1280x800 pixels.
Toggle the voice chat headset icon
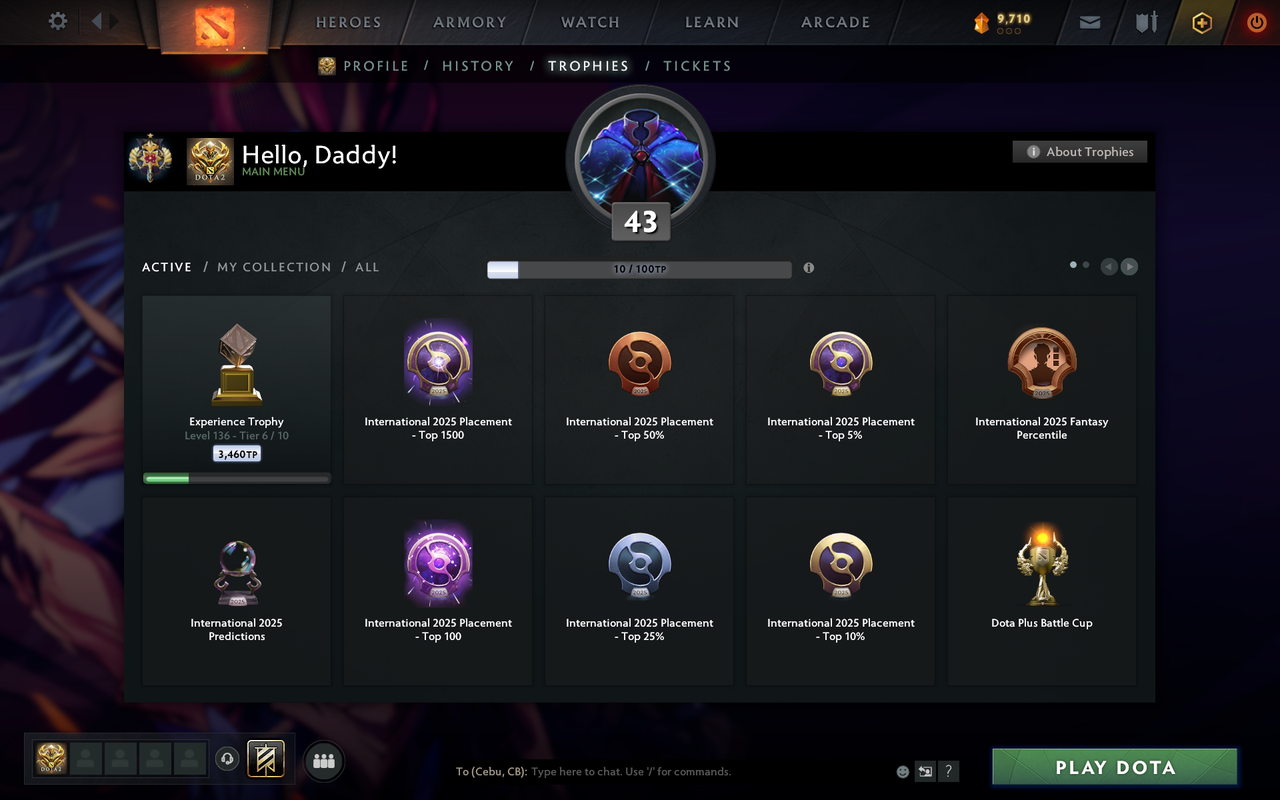tap(227, 760)
